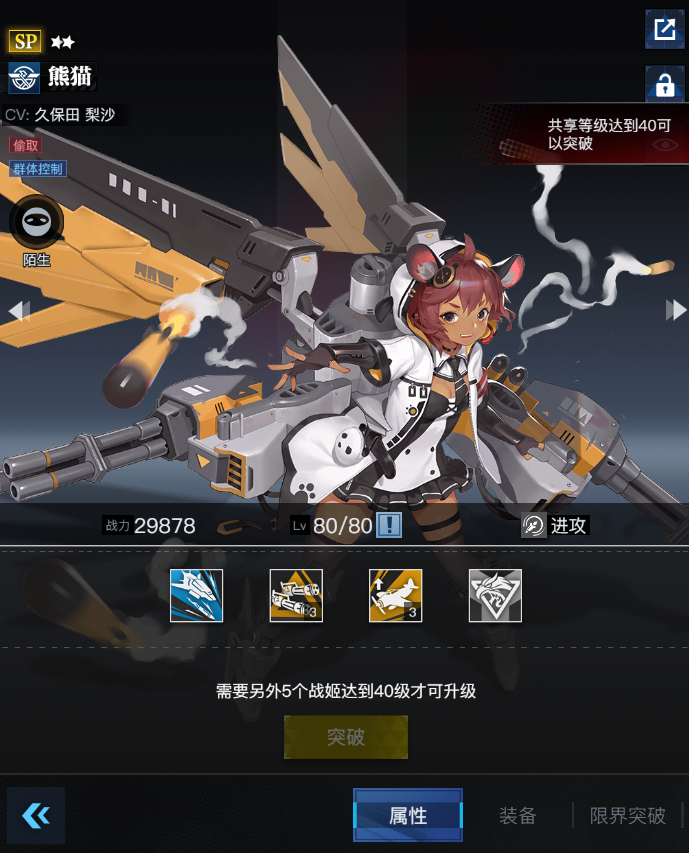
Task: Select the orange aircraft upgrade skill icon
Action: 395,595
